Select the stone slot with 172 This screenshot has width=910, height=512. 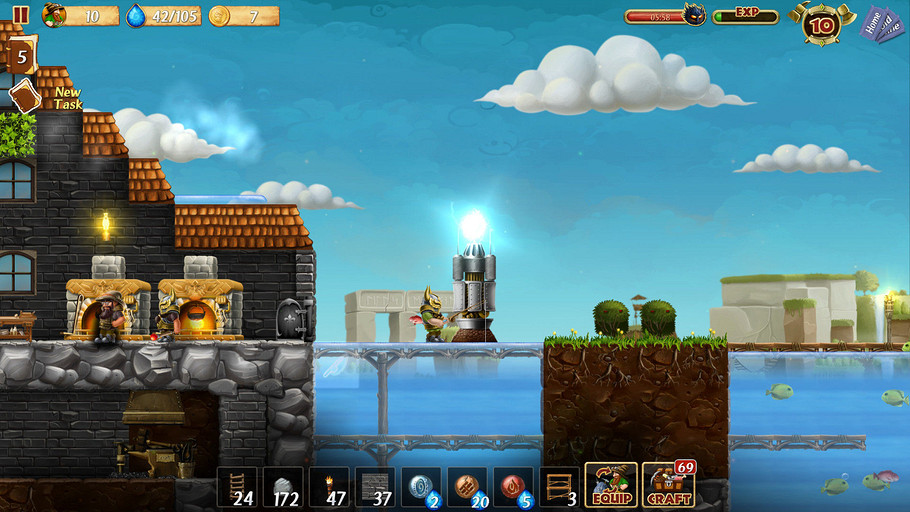point(283,487)
